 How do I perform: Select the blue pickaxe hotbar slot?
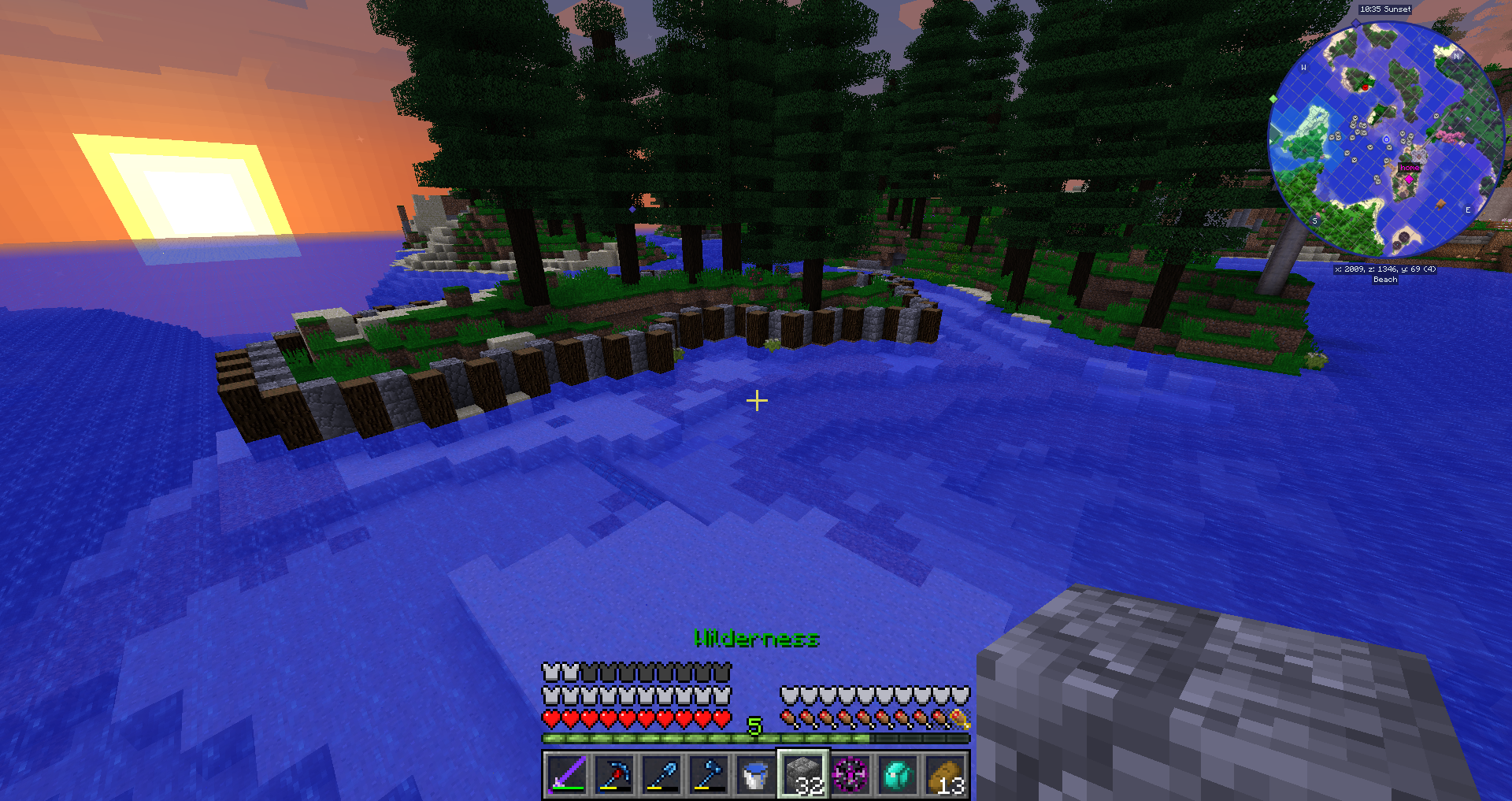(613, 775)
